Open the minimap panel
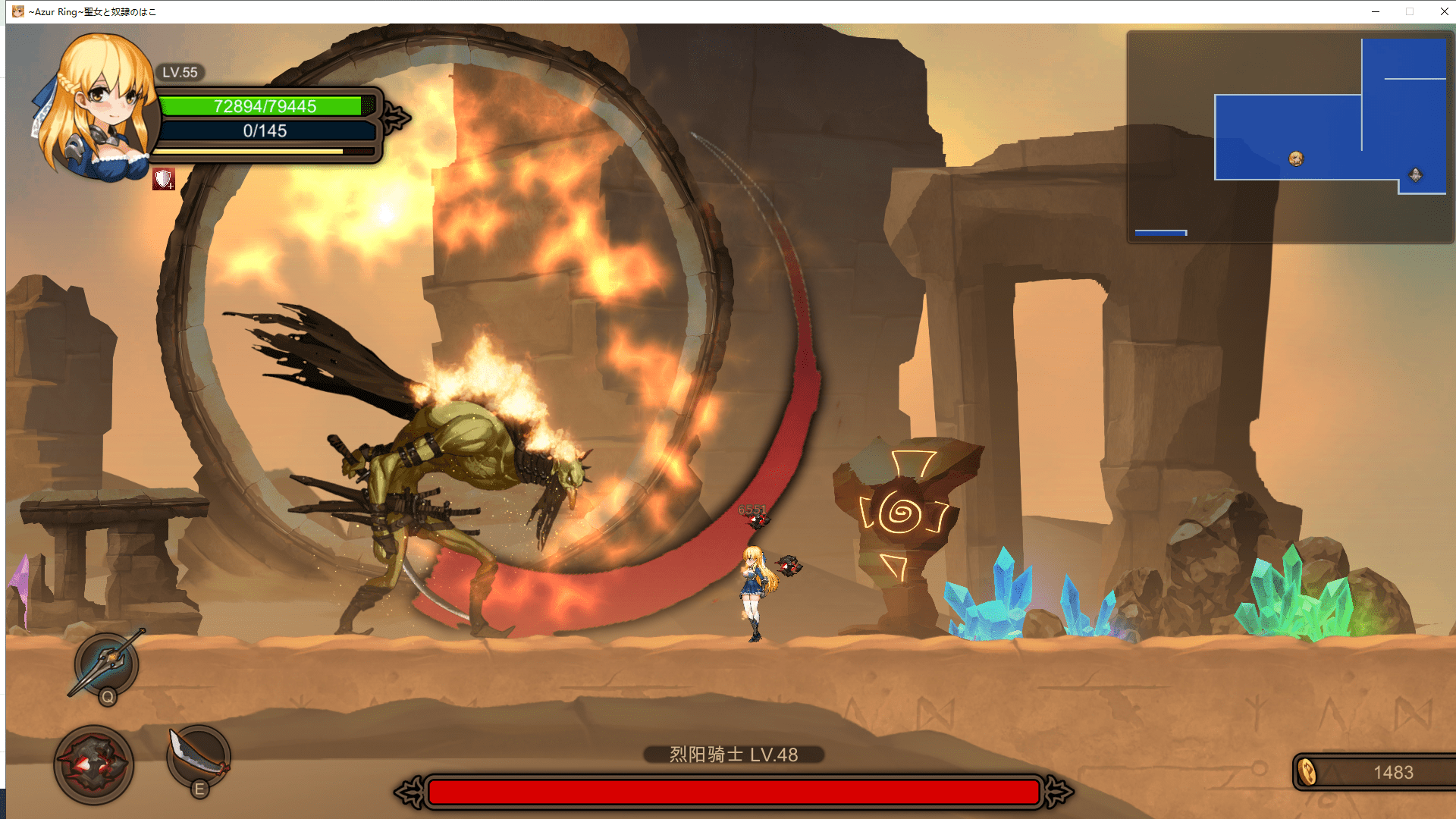The image size is (1456, 819). (1289, 136)
